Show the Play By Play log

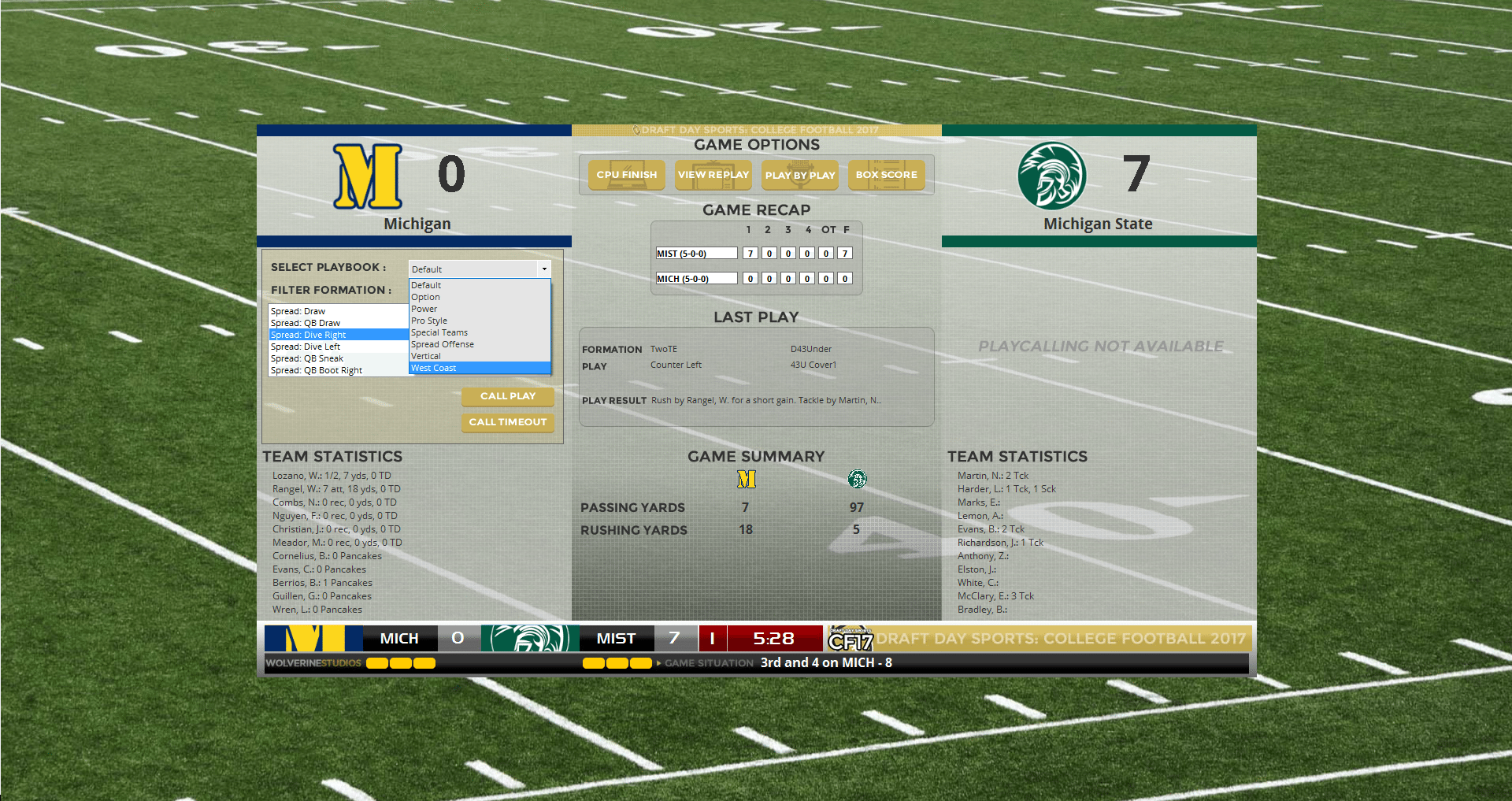[x=799, y=175]
